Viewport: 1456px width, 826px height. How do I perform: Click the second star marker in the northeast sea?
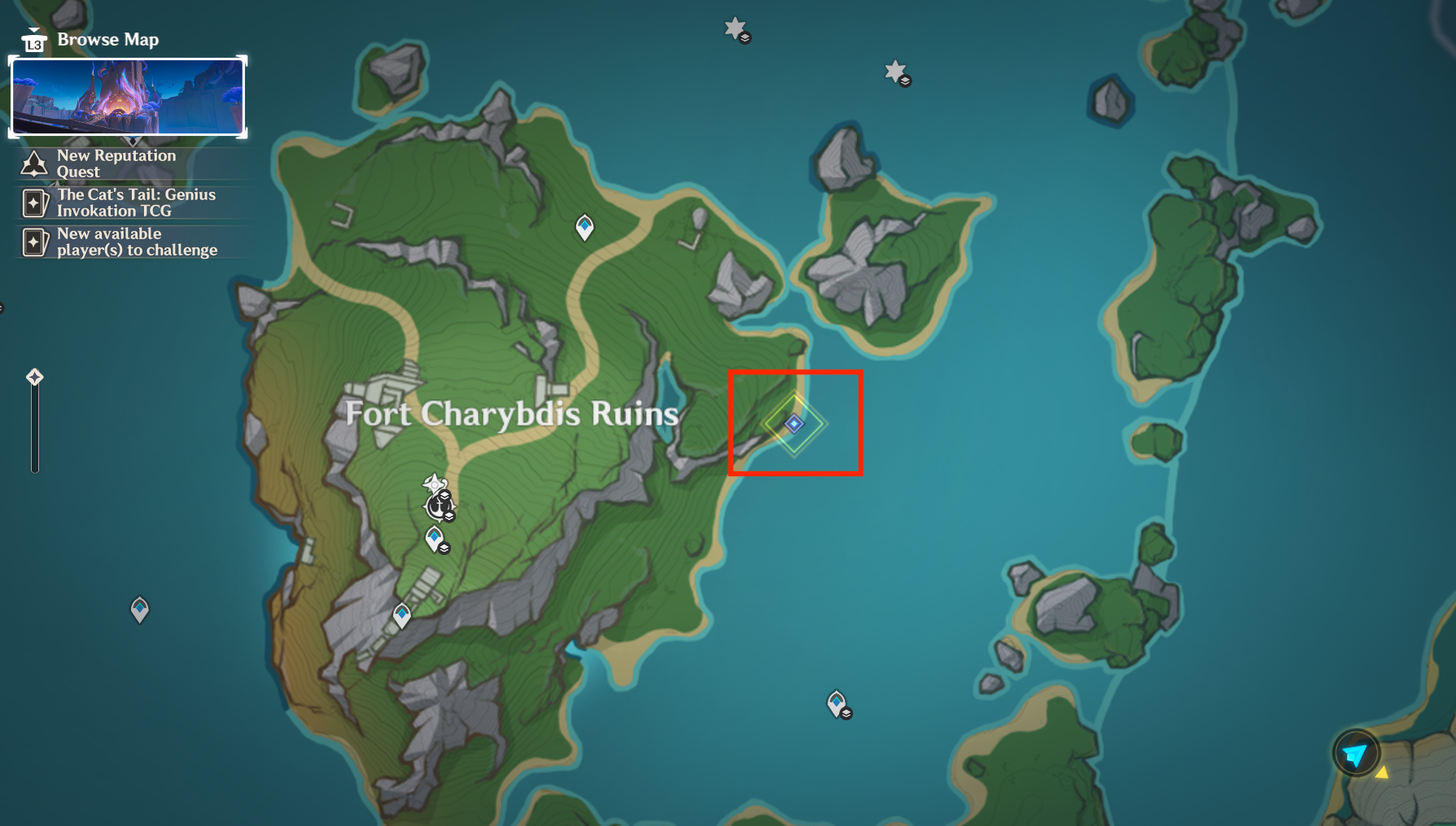pyautogui.click(x=895, y=70)
